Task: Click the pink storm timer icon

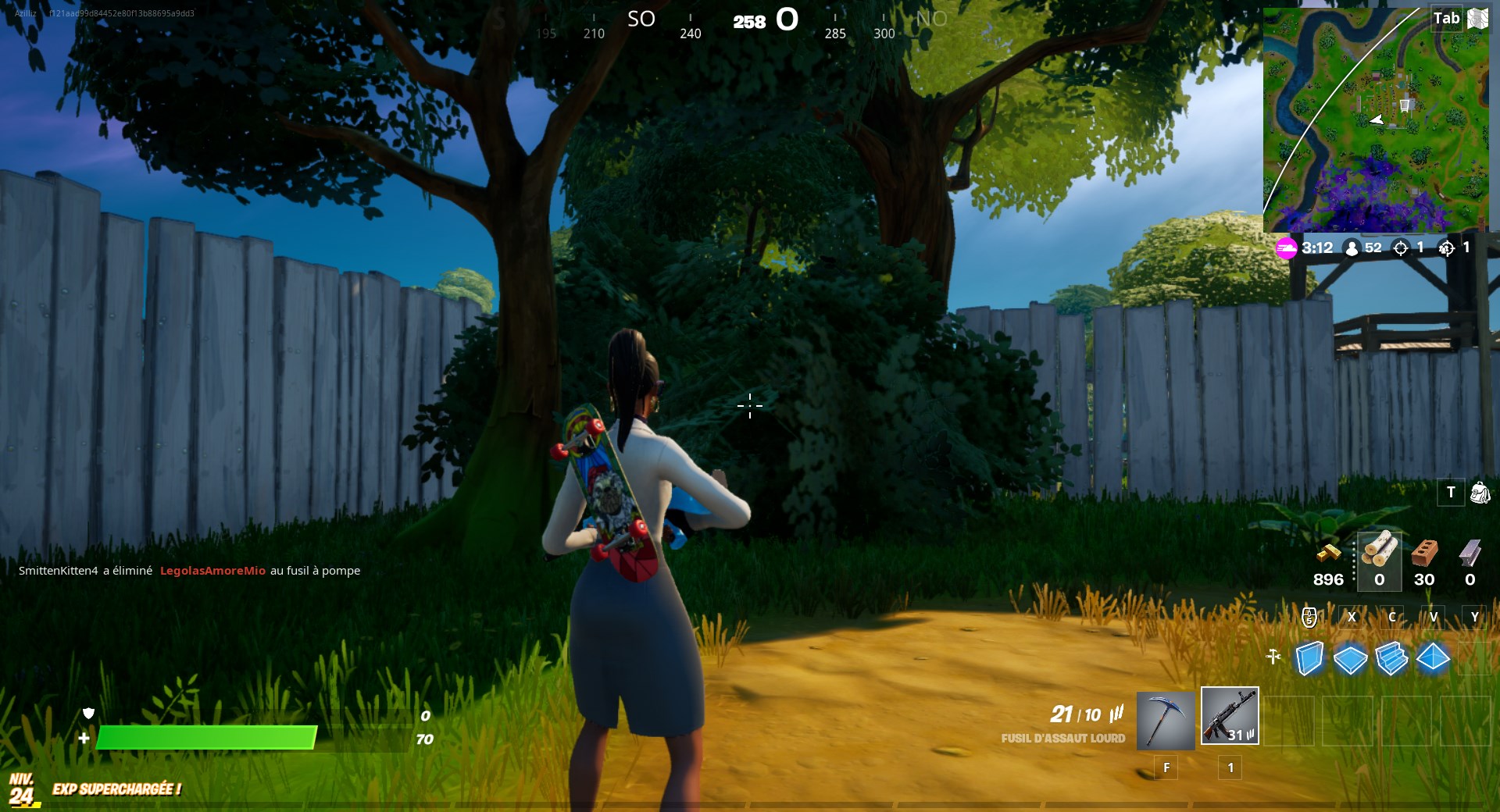Action: pyautogui.click(x=1285, y=248)
